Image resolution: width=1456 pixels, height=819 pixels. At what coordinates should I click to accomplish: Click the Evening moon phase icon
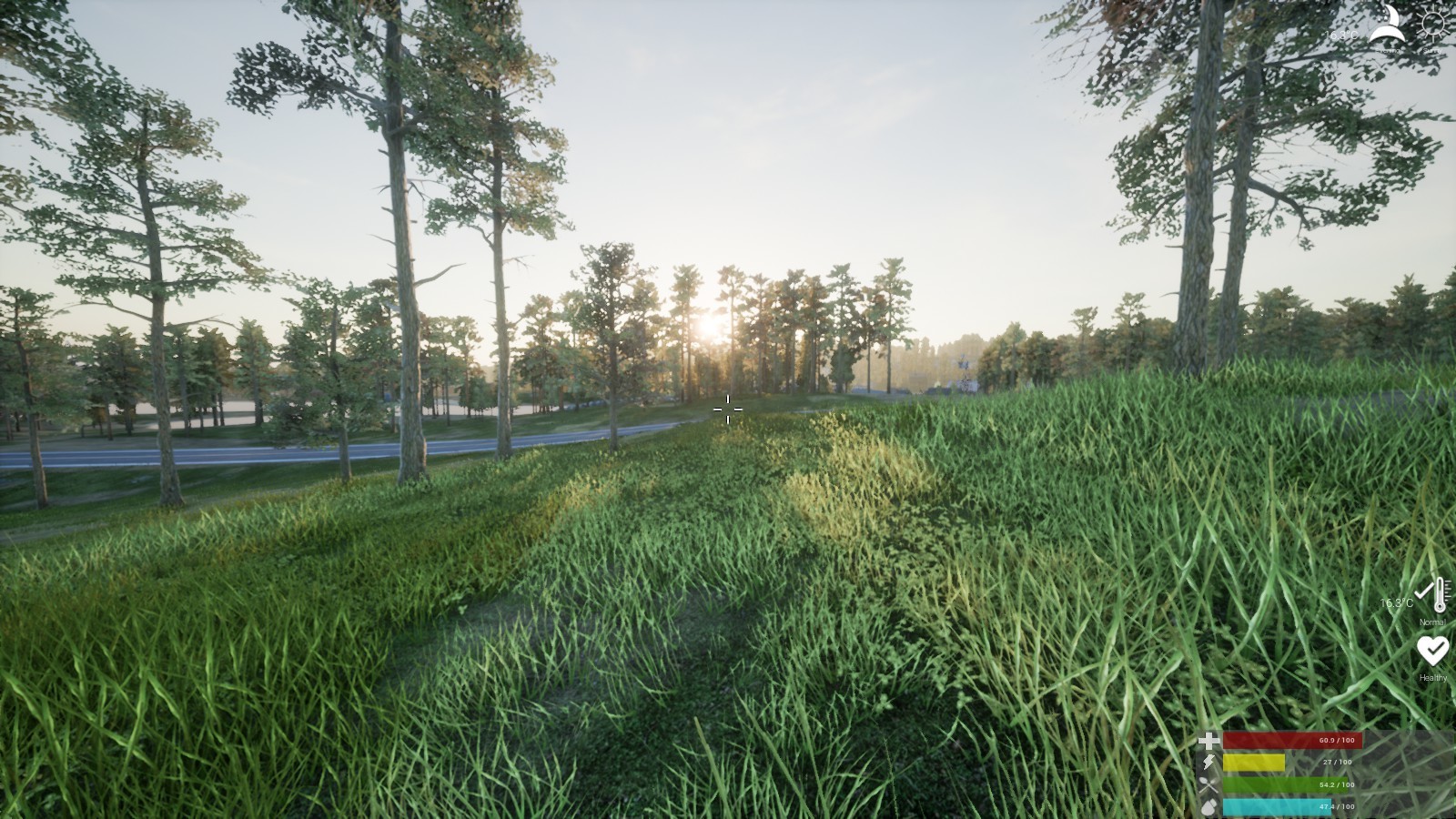coord(1388,23)
